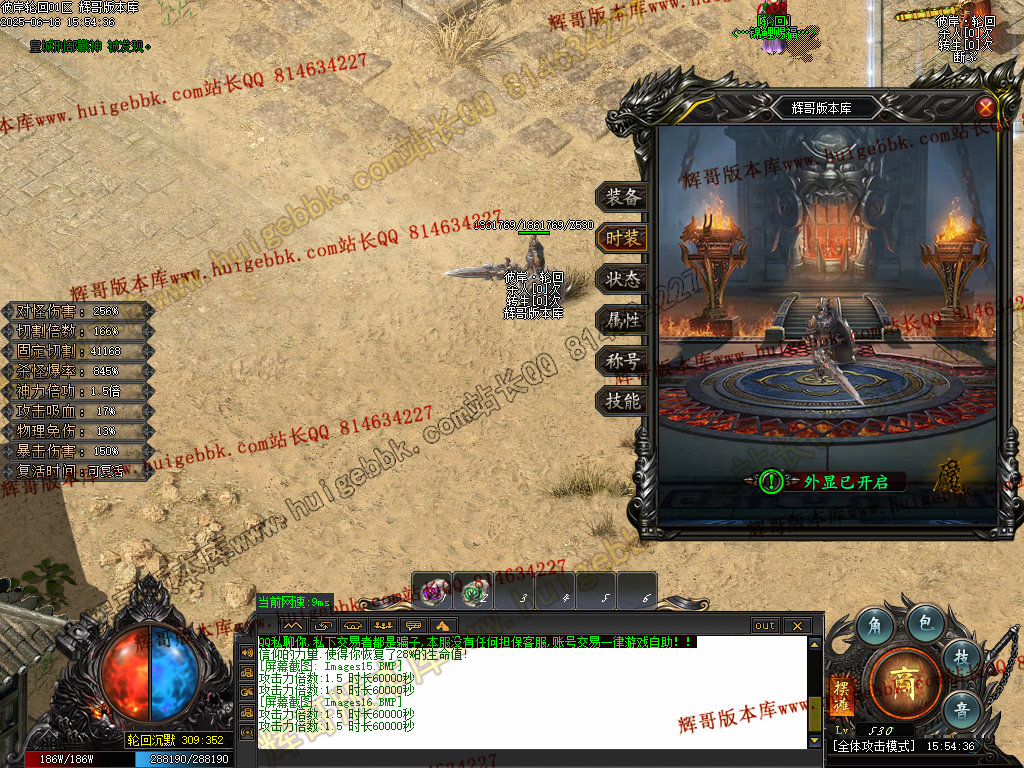This screenshot has height=768, width=1024.
Task: Open the 包 bag button
Action: pos(926,623)
